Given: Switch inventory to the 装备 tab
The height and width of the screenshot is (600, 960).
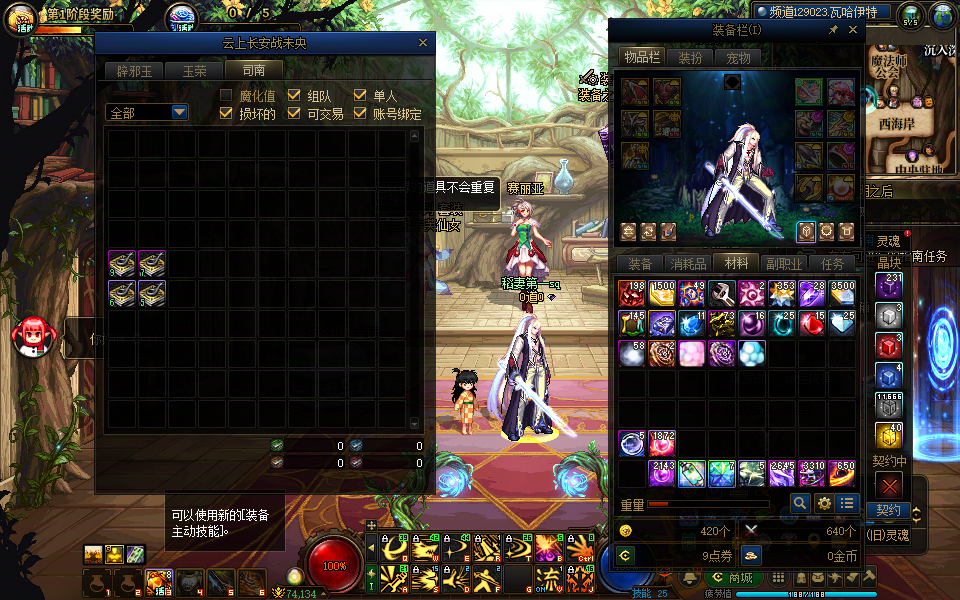Looking at the screenshot, I should point(640,264).
